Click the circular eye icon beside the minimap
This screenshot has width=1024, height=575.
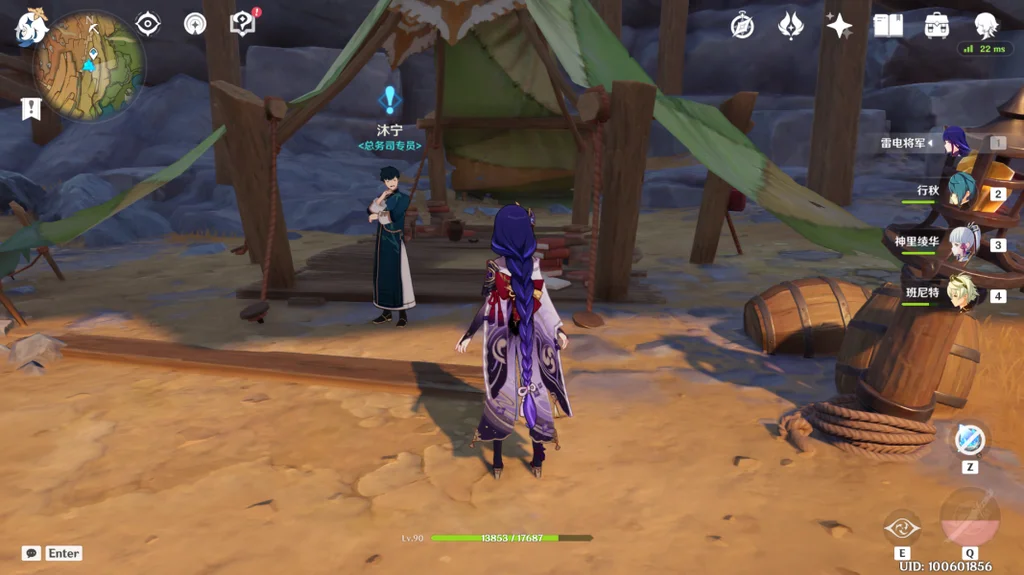[x=148, y=24]
